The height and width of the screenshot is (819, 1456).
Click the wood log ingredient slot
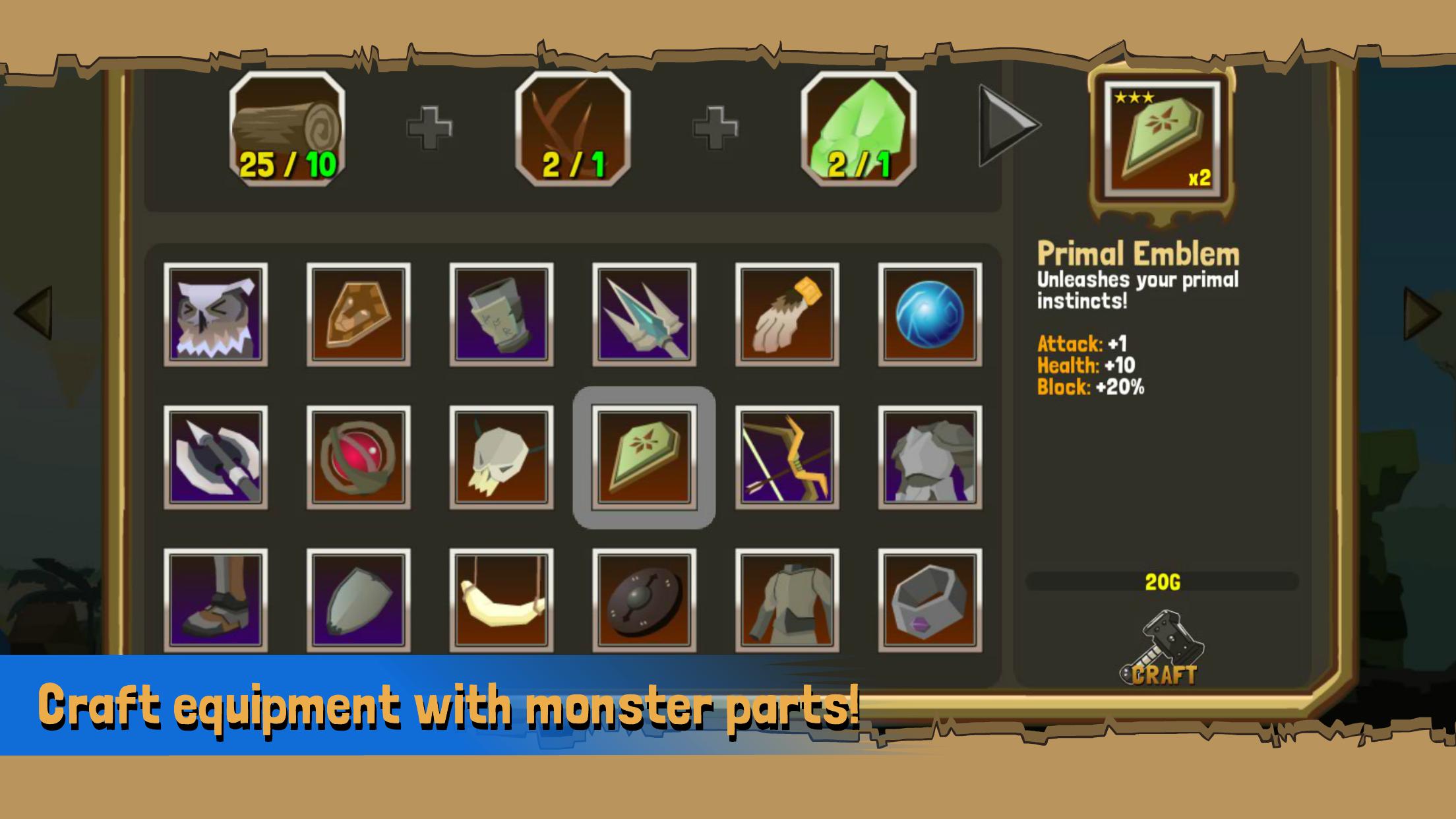tap(288, 129)
